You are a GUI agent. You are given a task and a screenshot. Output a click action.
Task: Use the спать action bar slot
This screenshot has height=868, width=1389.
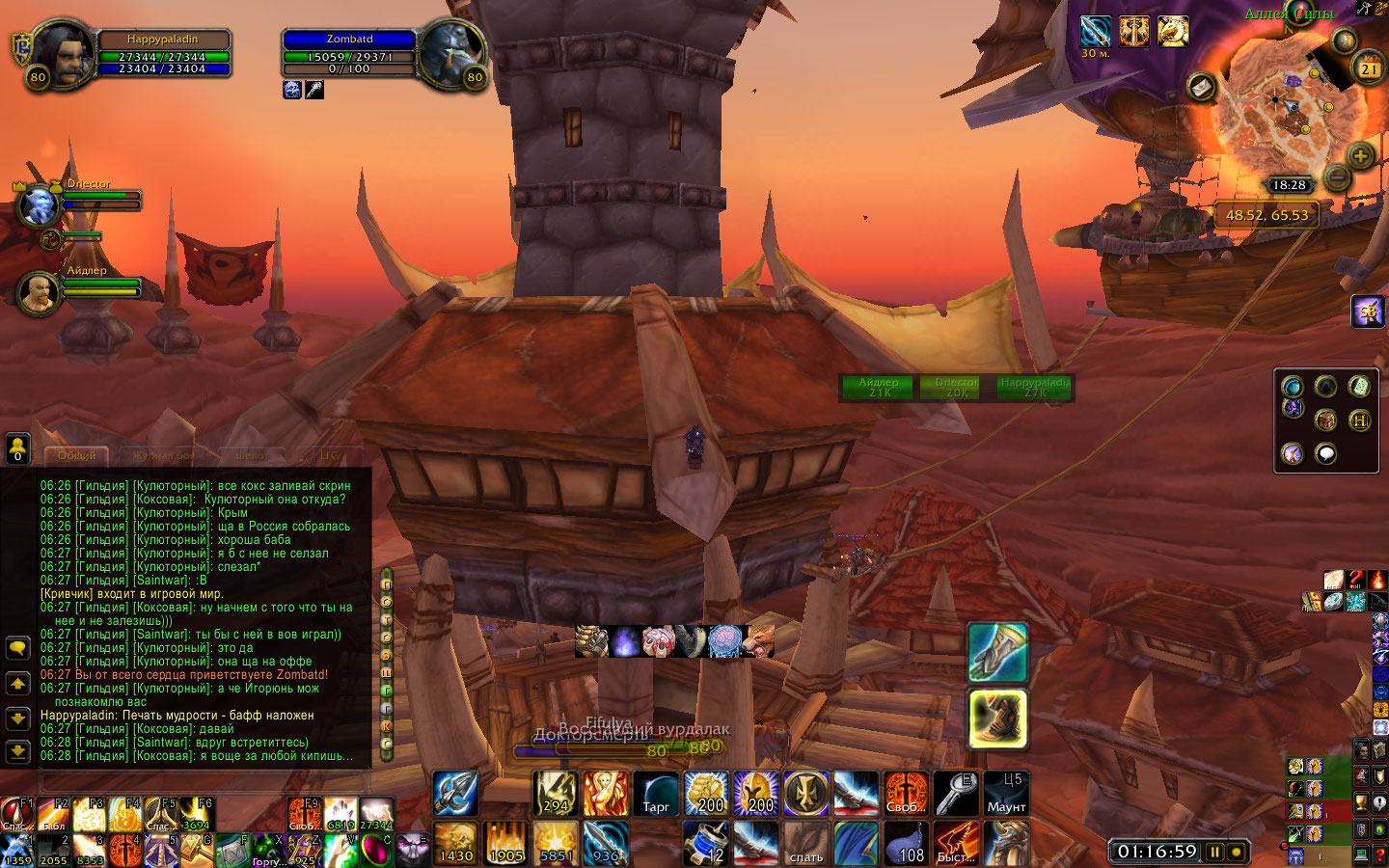click(806, 843)
